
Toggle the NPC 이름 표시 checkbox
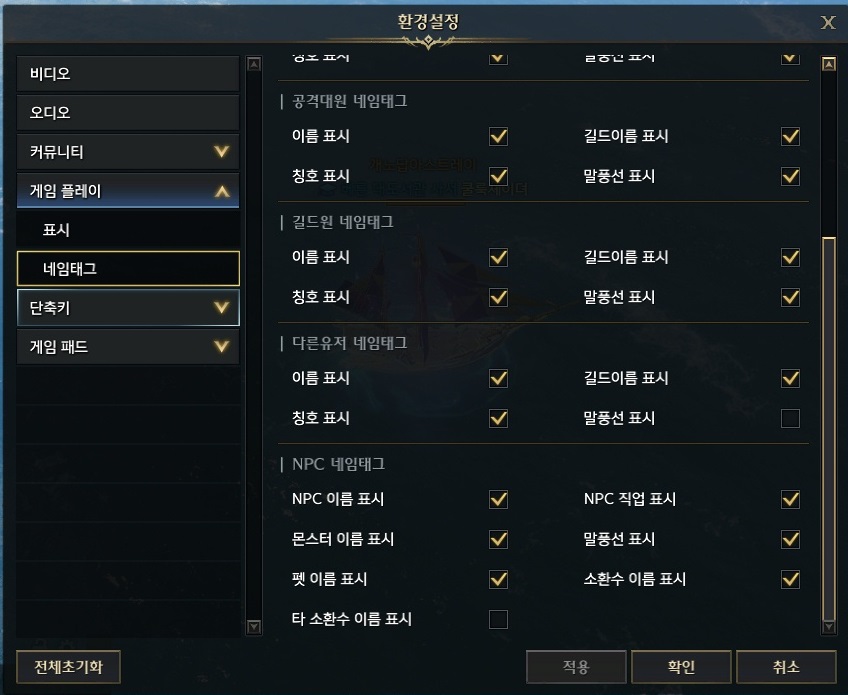498,499
